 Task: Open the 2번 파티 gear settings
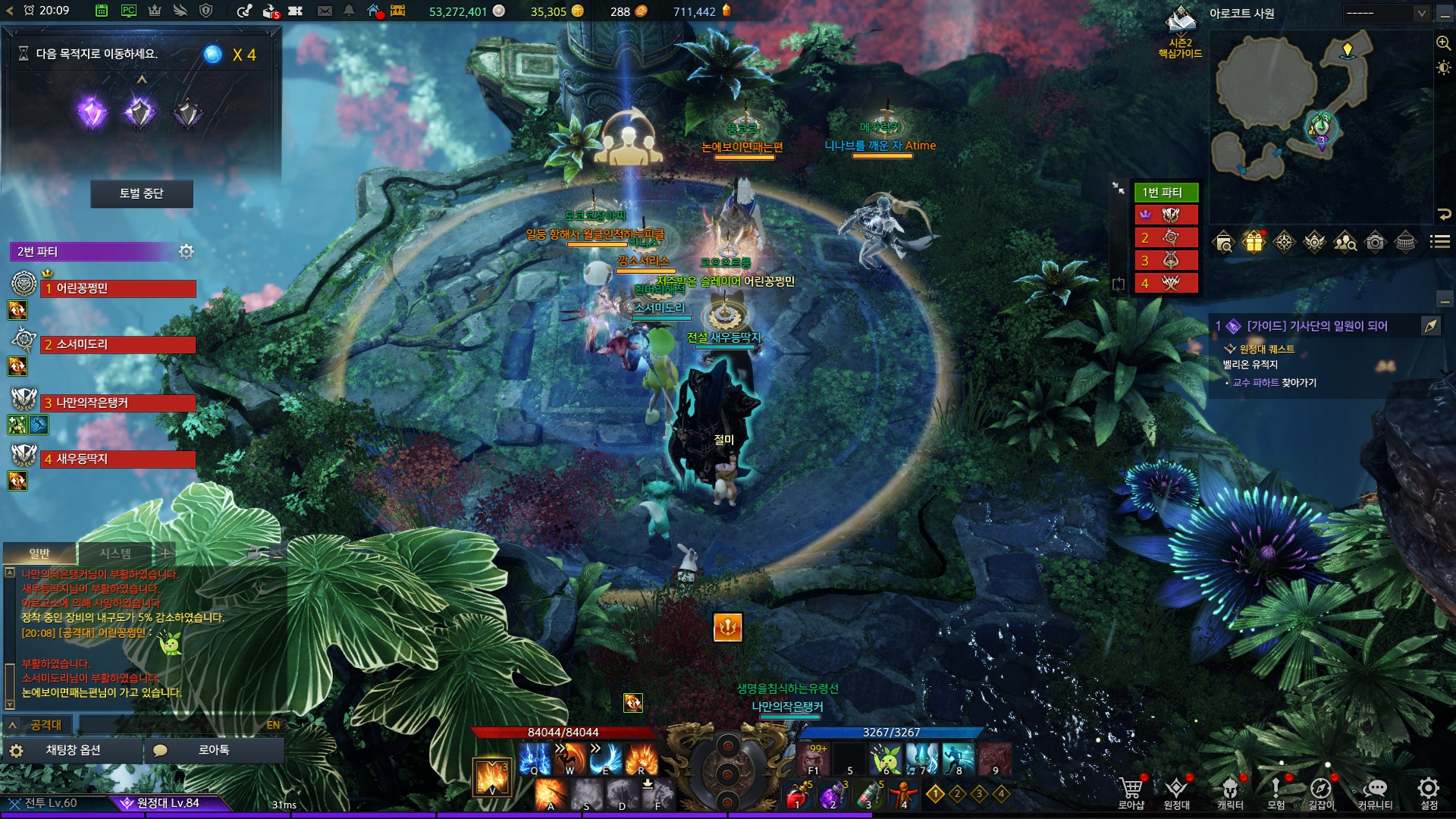[186, 251]
